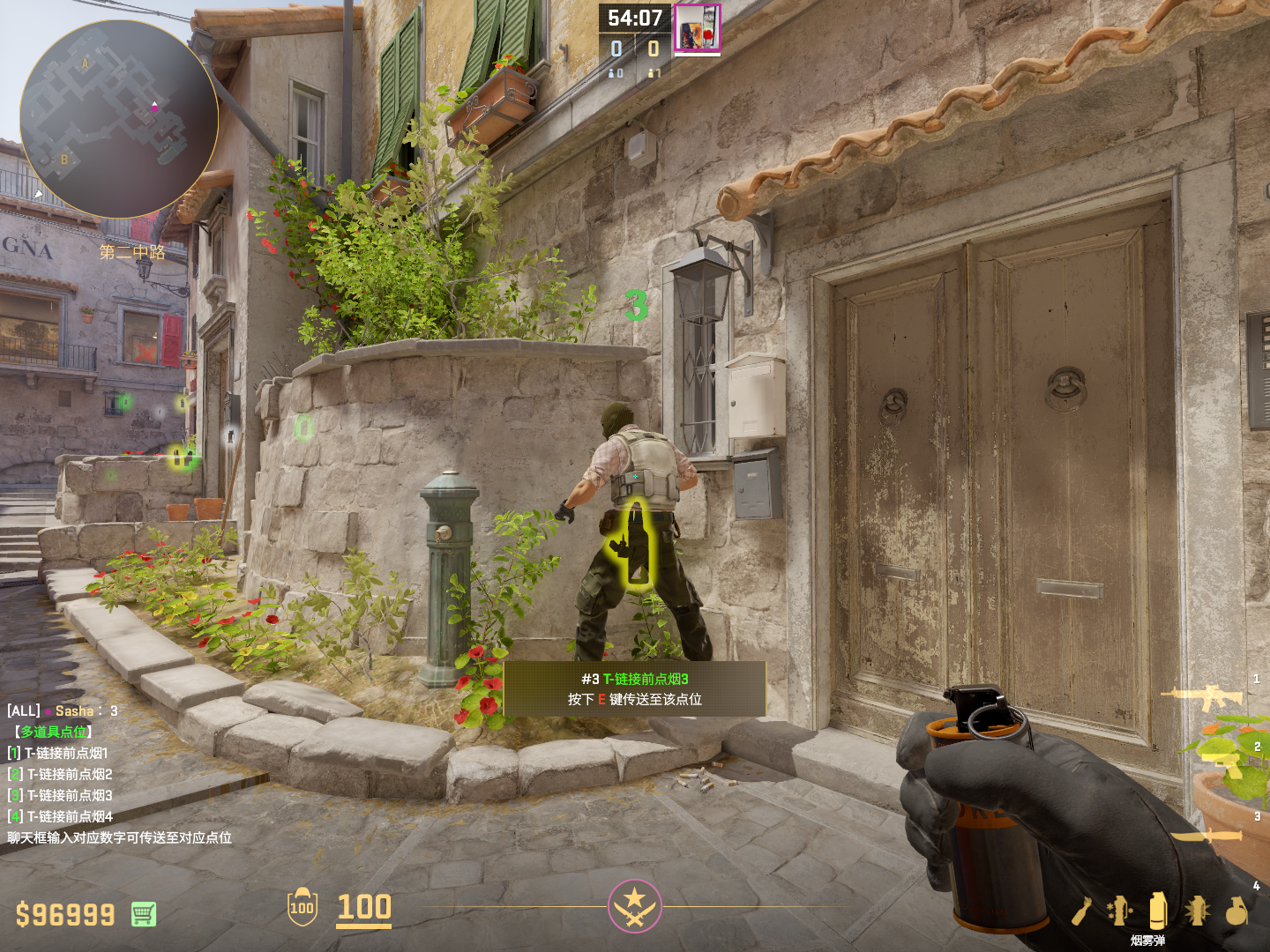Click the circular minimap
Screen dimensions: 1270x952
coord(119,119)
